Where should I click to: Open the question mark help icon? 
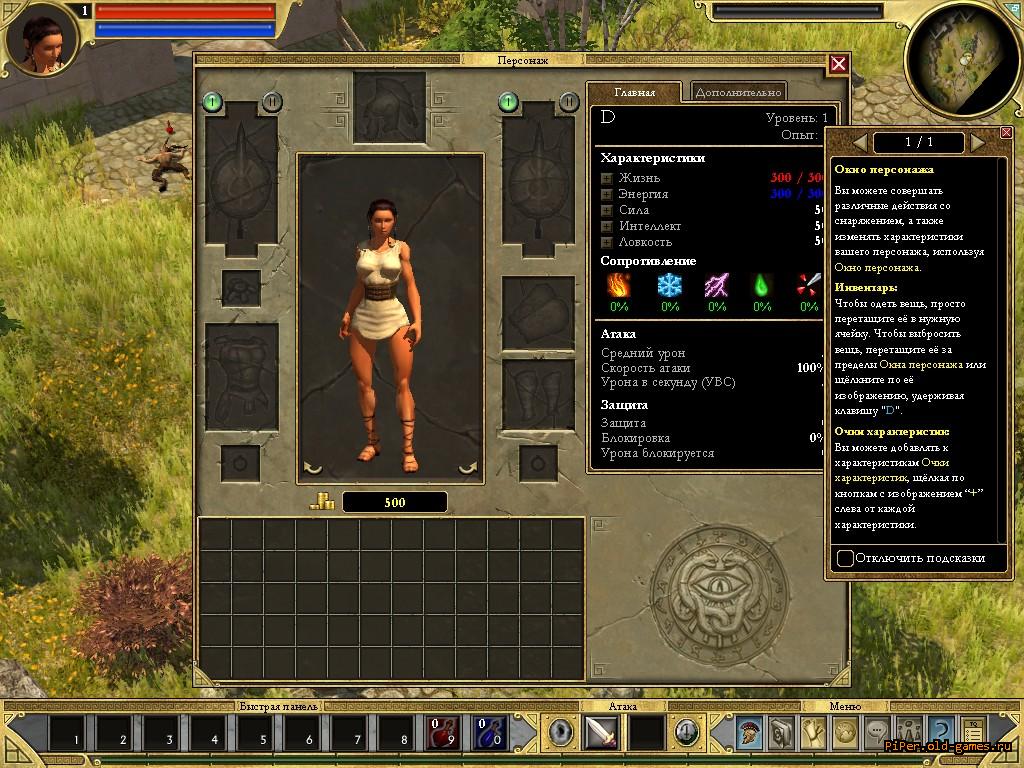[x=940, y=733]
